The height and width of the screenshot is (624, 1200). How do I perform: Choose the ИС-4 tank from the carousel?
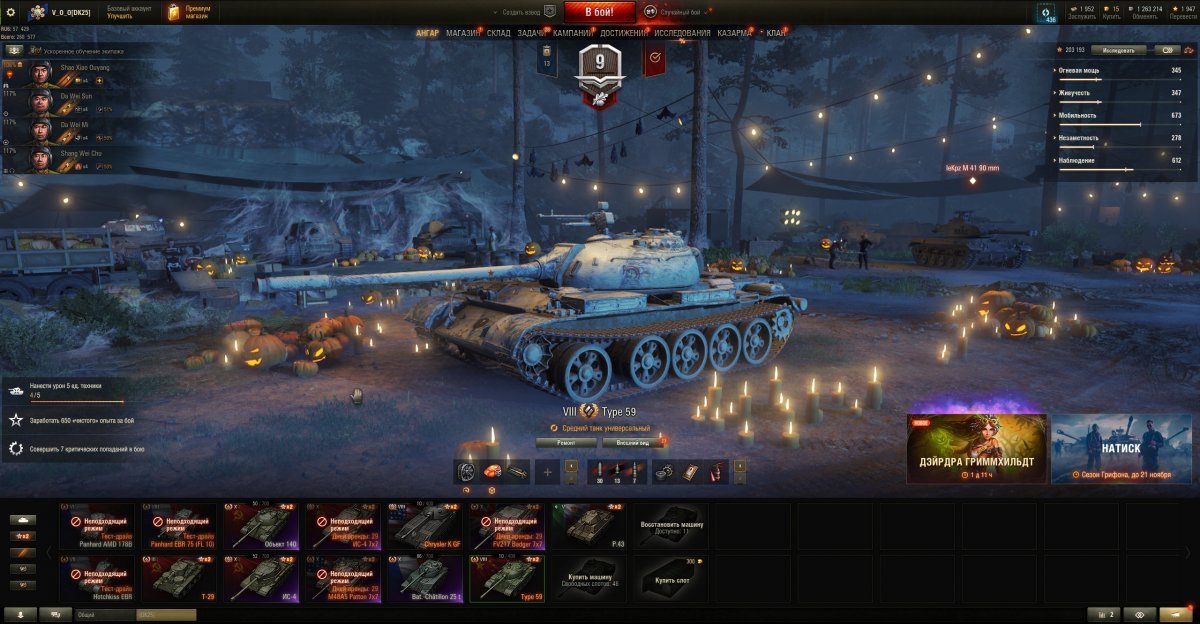(x=262, y=579)
